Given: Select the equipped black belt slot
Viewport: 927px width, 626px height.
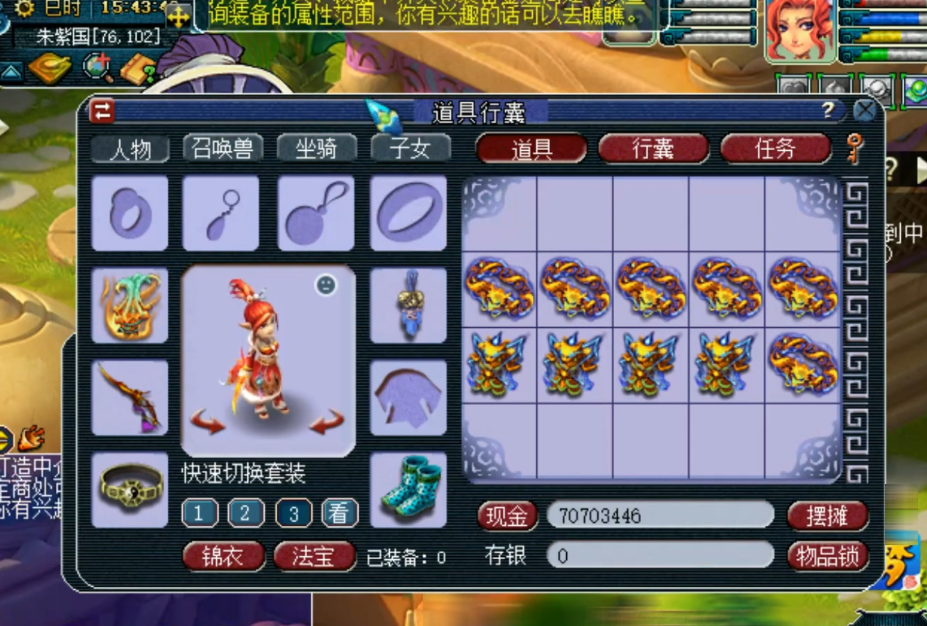Looking at the screenshot, I should click(x=130, y=489).
